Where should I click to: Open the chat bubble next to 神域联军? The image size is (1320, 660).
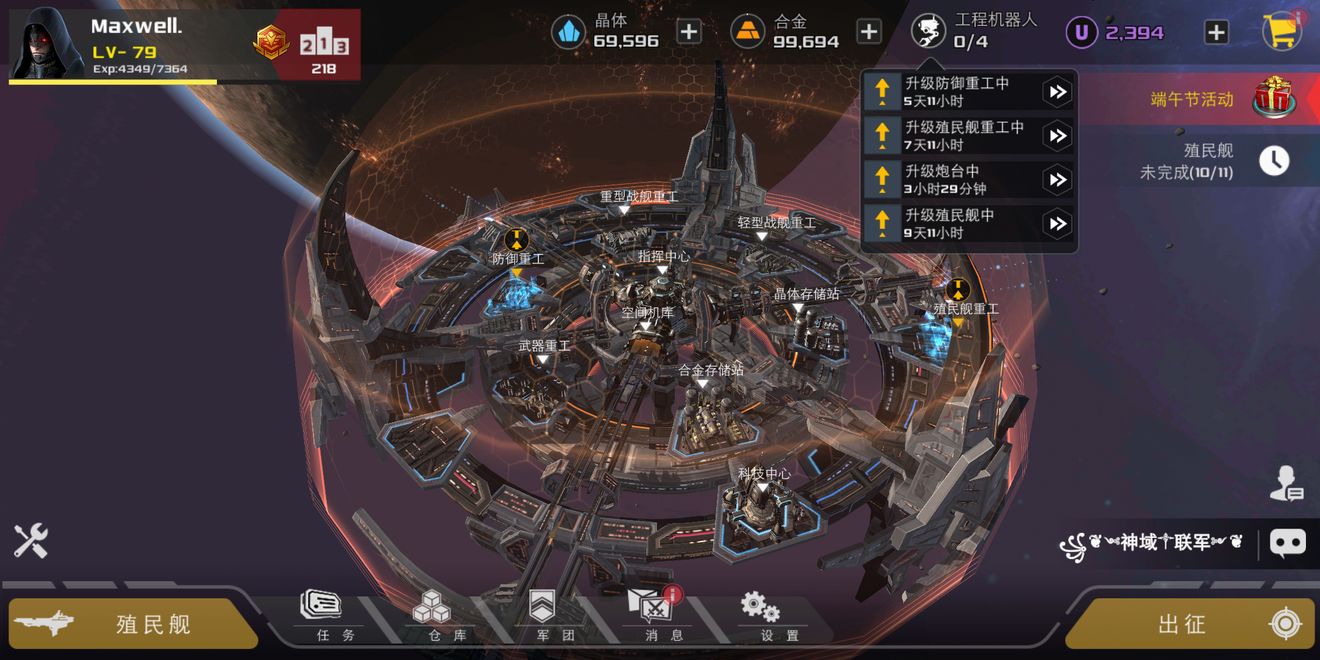tap(1287, 542)
